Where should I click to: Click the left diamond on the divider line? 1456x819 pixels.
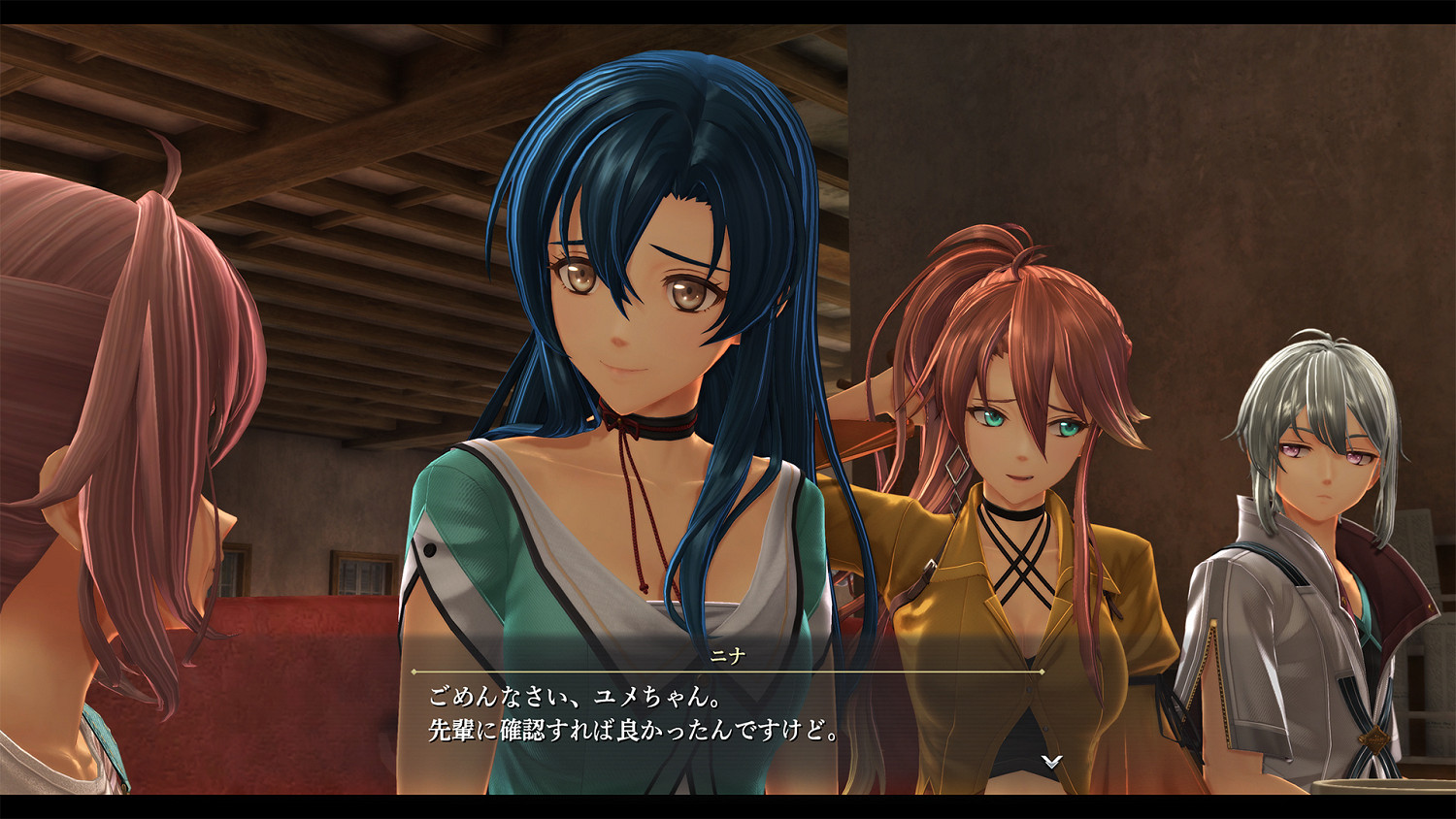(x=414, y=672)
